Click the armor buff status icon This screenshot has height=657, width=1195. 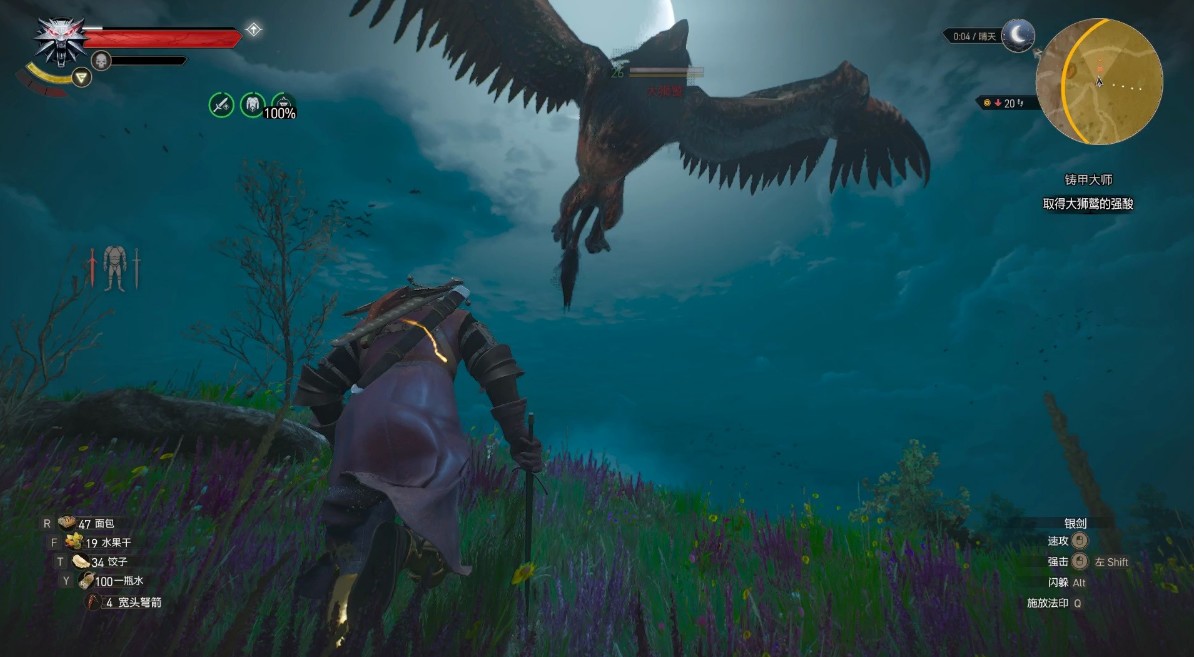pos(252,104)
